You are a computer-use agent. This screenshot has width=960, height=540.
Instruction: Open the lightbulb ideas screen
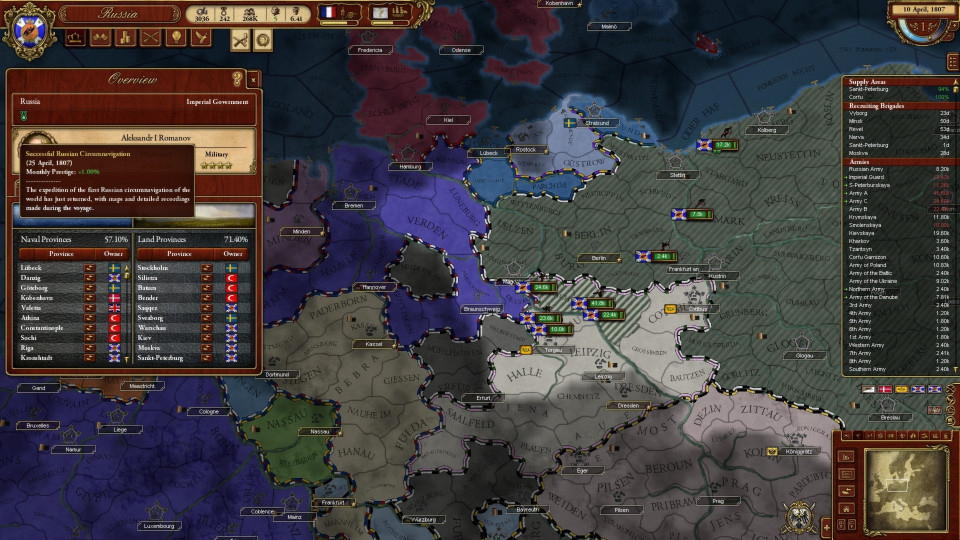[x=177, y=37]
